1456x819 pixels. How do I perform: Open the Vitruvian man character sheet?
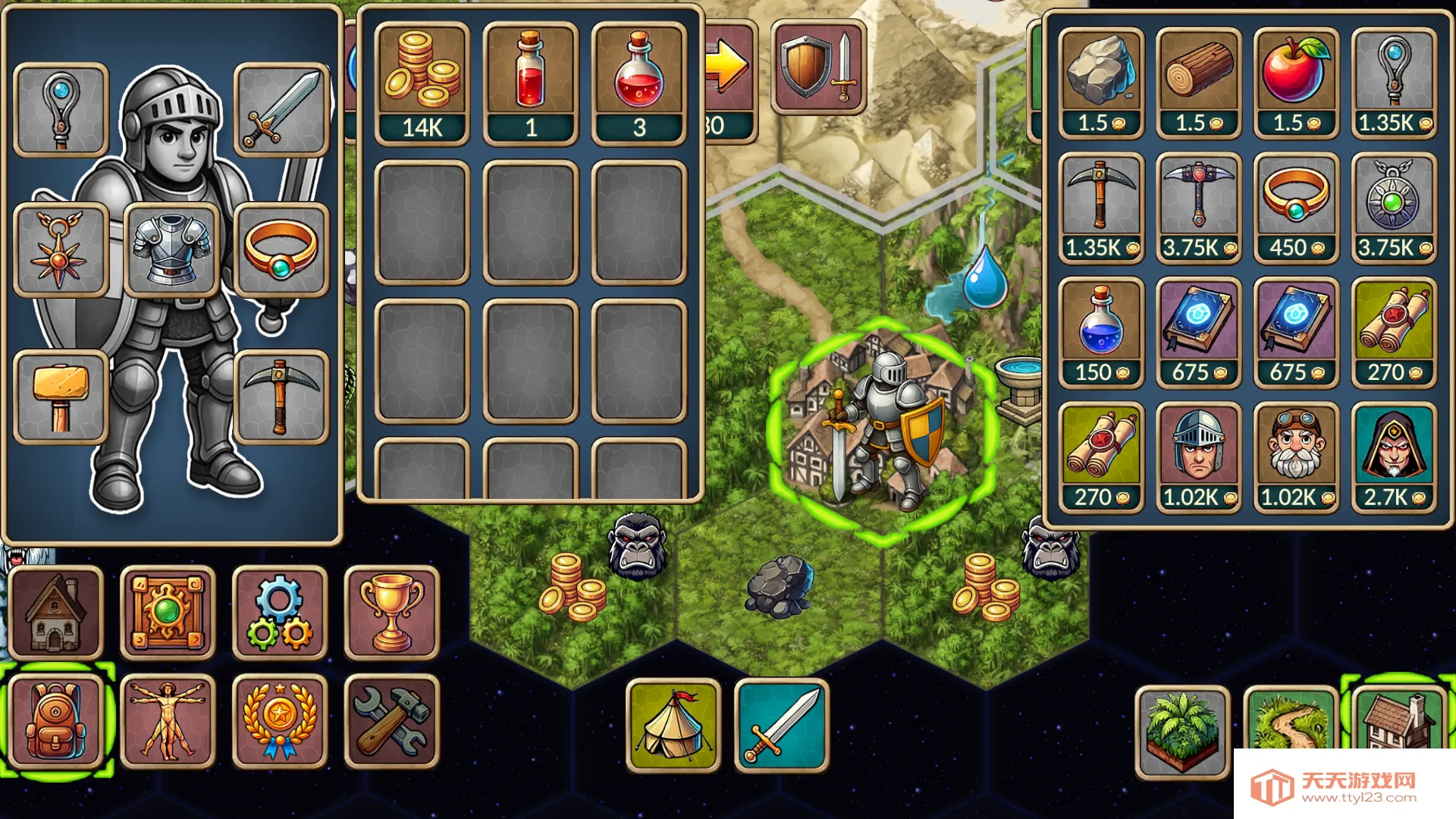168,721
